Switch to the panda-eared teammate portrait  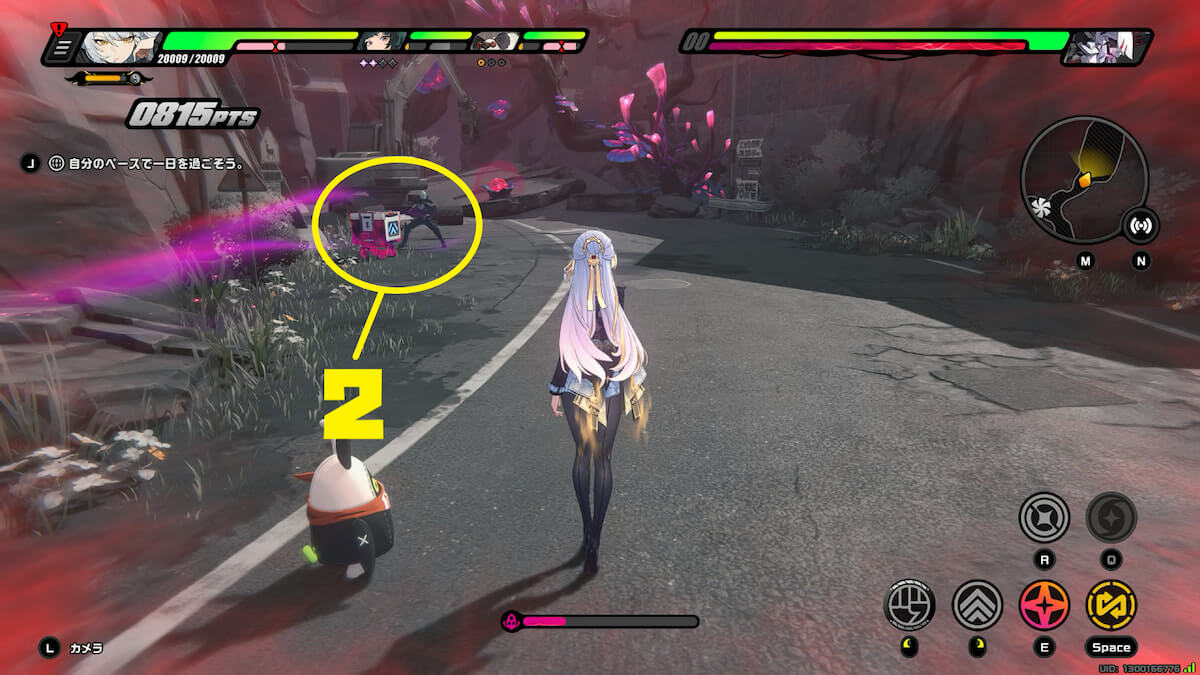[496, 42]
